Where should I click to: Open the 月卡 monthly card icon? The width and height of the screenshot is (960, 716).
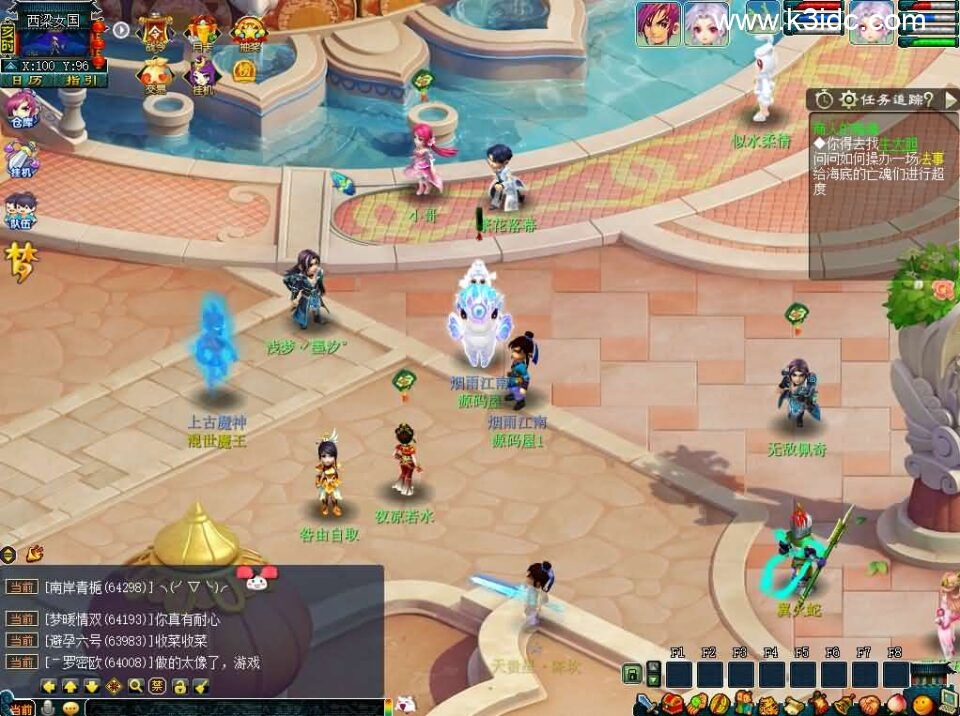[x=202, y=31]
